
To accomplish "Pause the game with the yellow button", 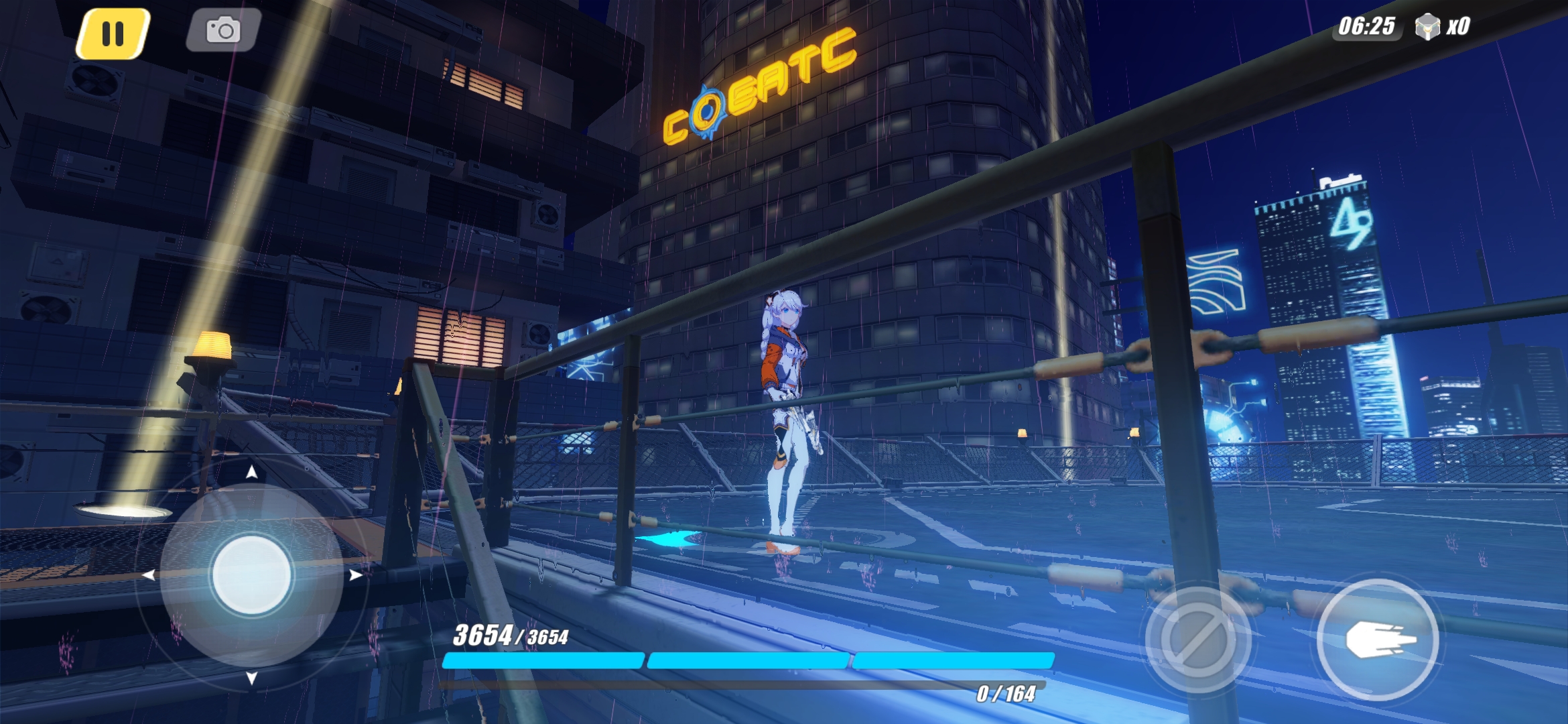I will click(113, 34).
